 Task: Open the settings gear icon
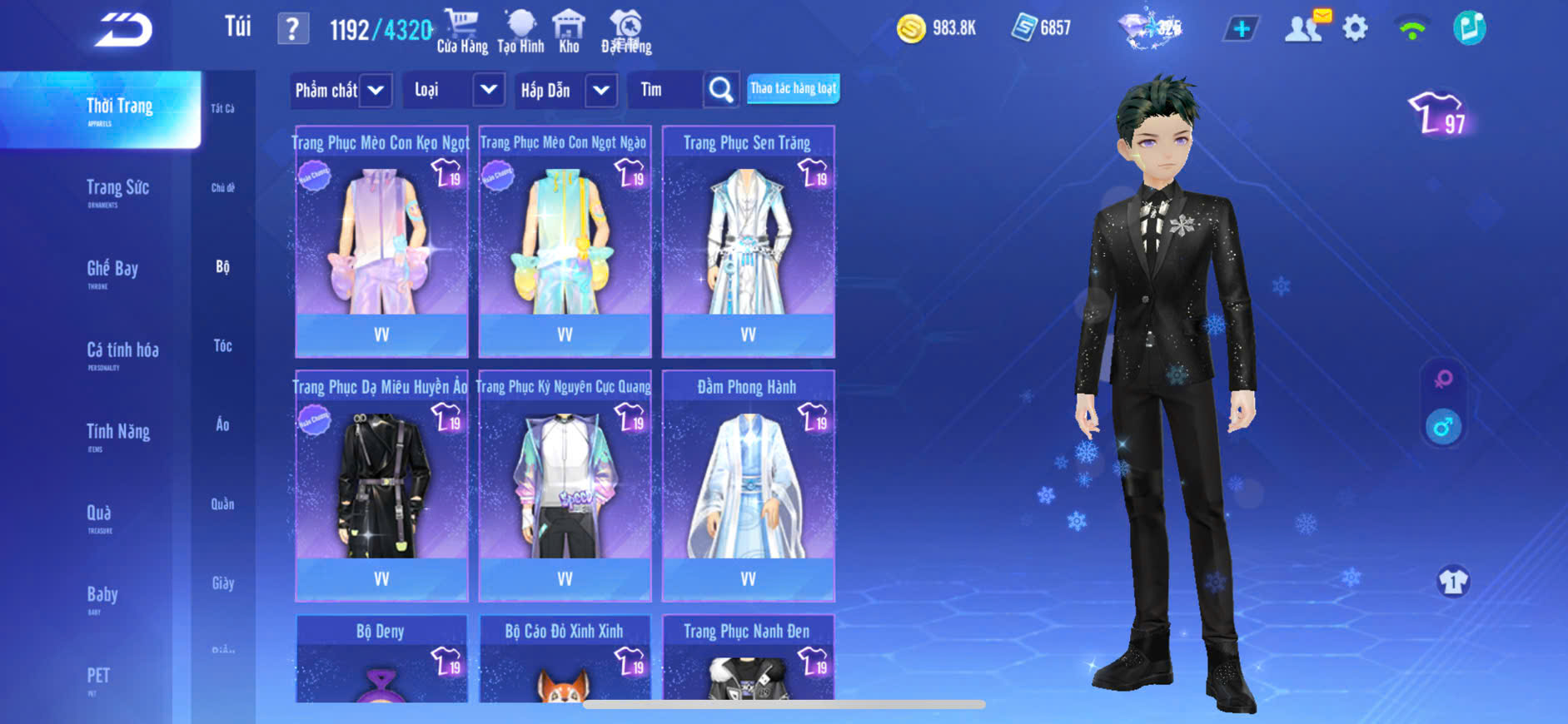coord(1355,29)
